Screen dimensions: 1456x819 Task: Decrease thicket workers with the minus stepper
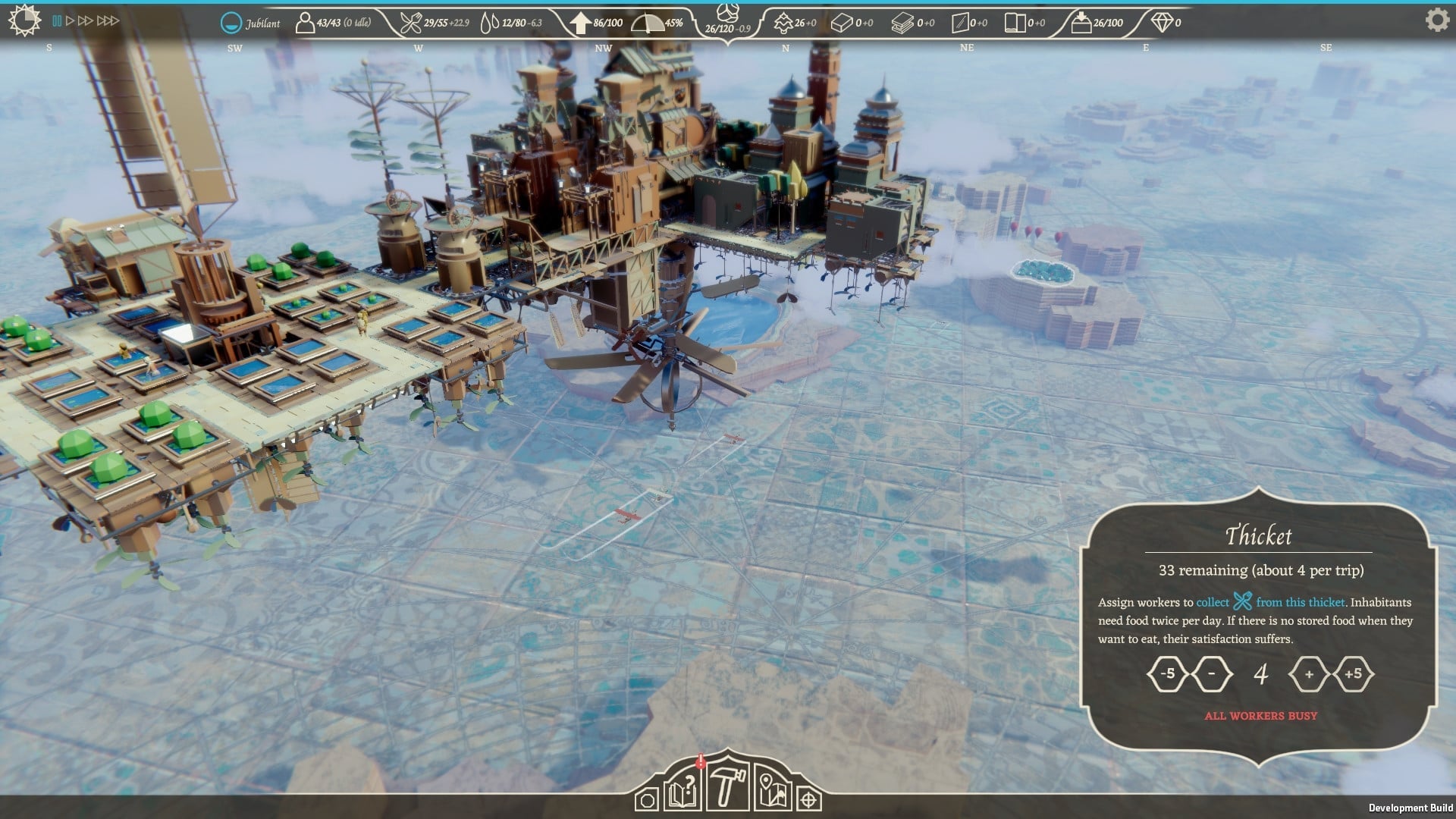pyautogui.click(x=1213, y=674)
